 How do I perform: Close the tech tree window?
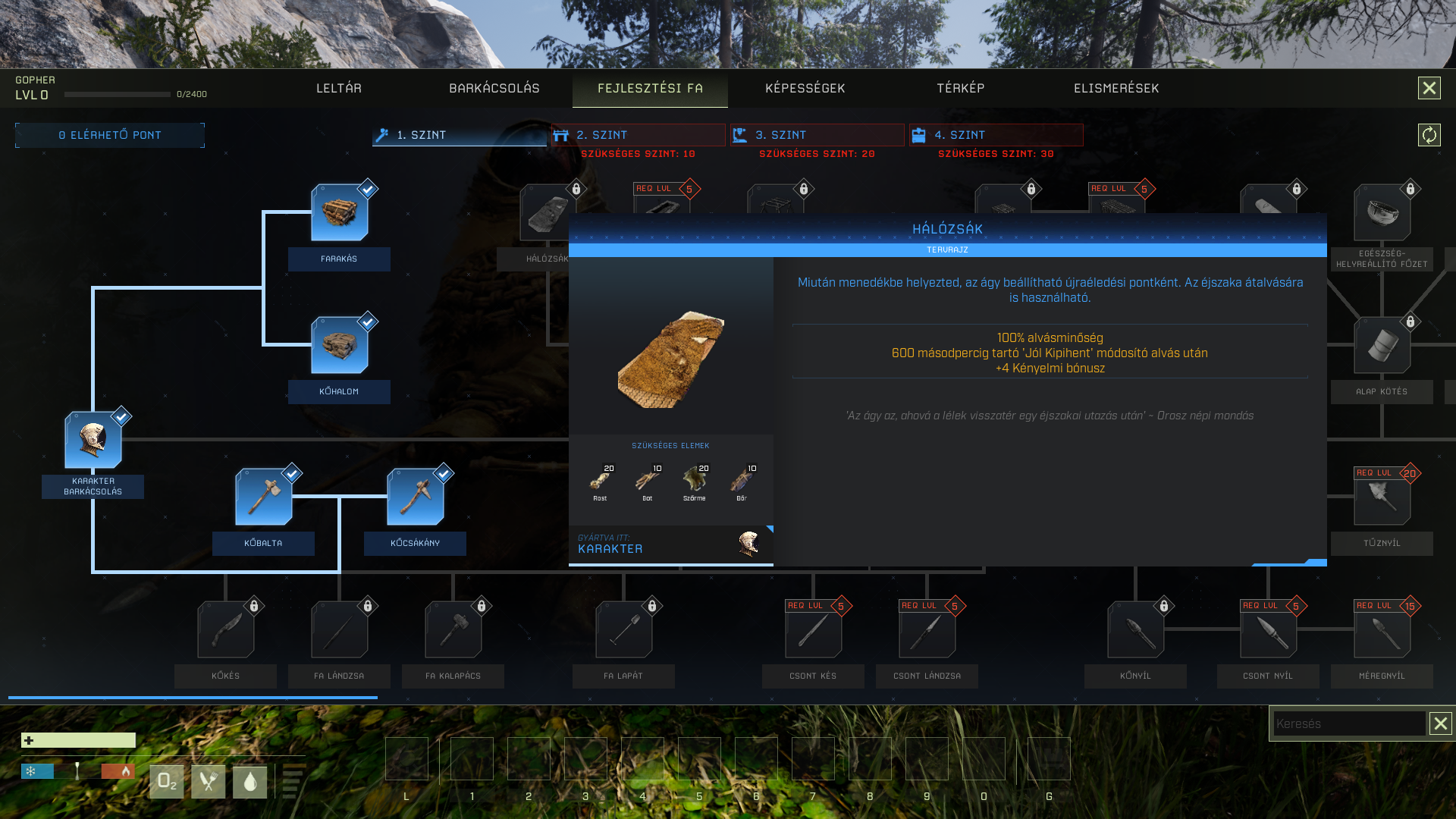point(1429,89)
